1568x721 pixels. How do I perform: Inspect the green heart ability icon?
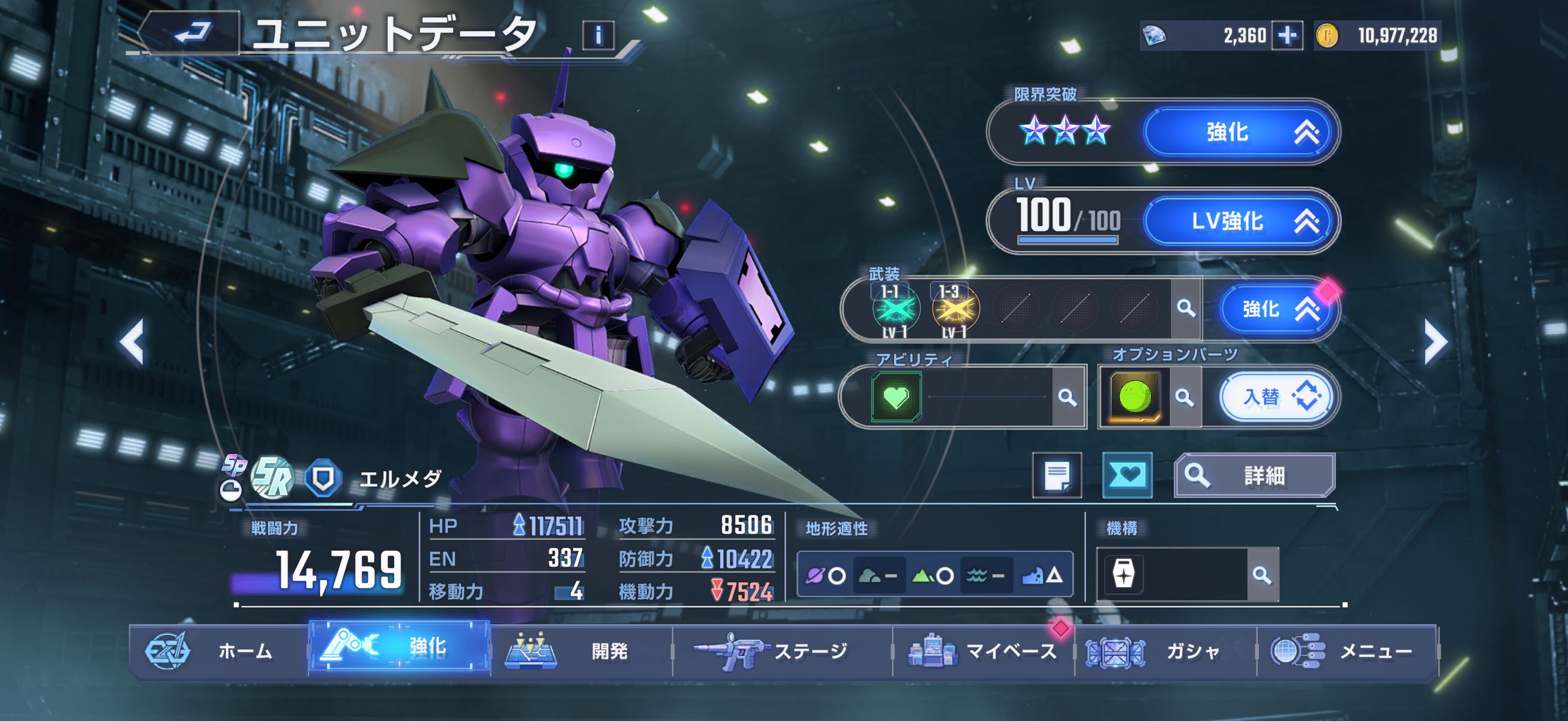tap(896, 398)
